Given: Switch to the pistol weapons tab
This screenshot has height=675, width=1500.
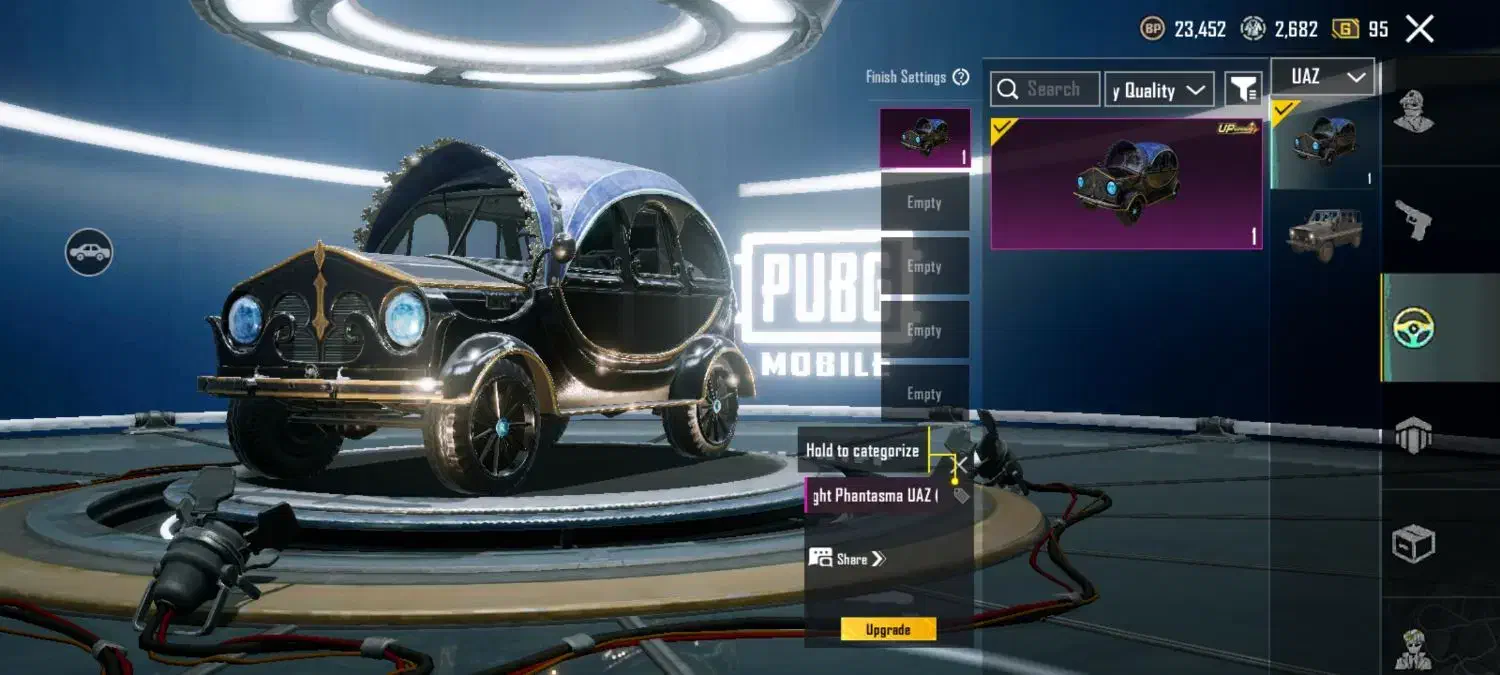Looking at the screenshot, I should click(x=1413, y=220).
